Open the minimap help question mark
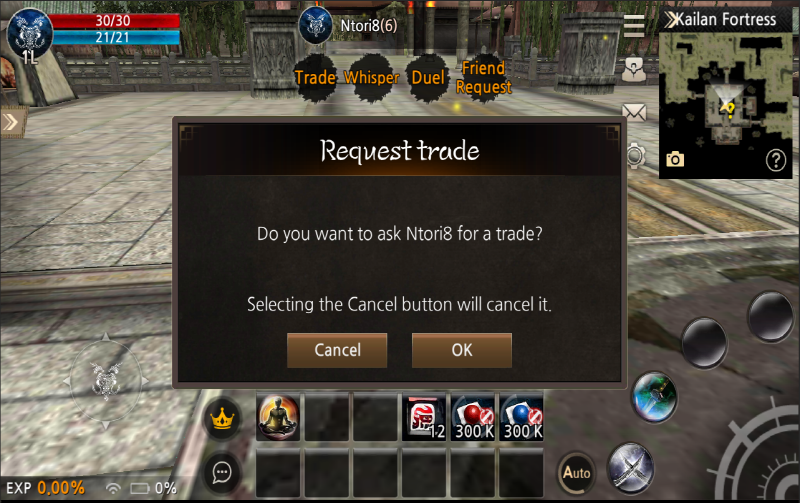800x503 pixels. [776, 160]
